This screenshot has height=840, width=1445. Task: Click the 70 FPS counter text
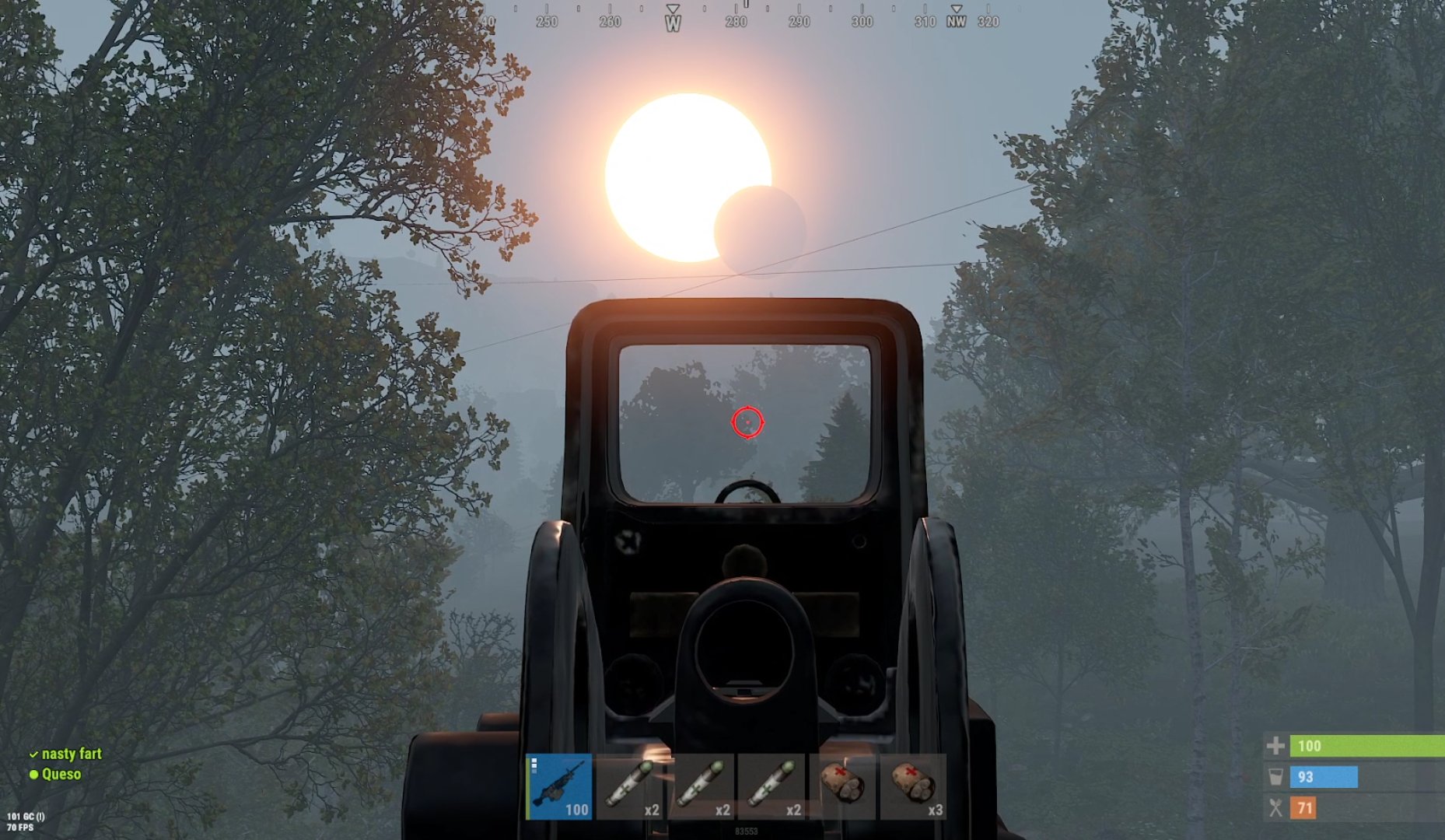pos(19,826)
